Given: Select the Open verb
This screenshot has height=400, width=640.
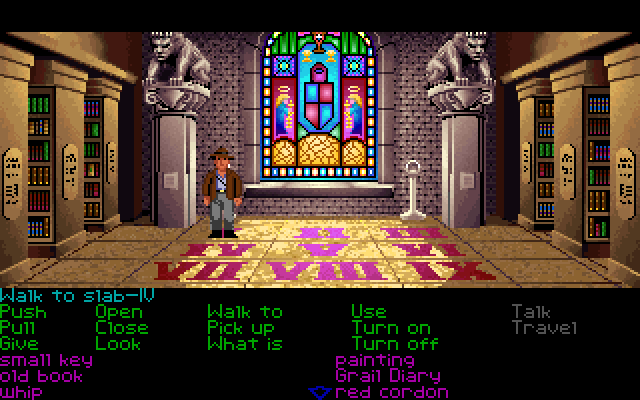Looking at the screenshot, I should tap(118, 312).
